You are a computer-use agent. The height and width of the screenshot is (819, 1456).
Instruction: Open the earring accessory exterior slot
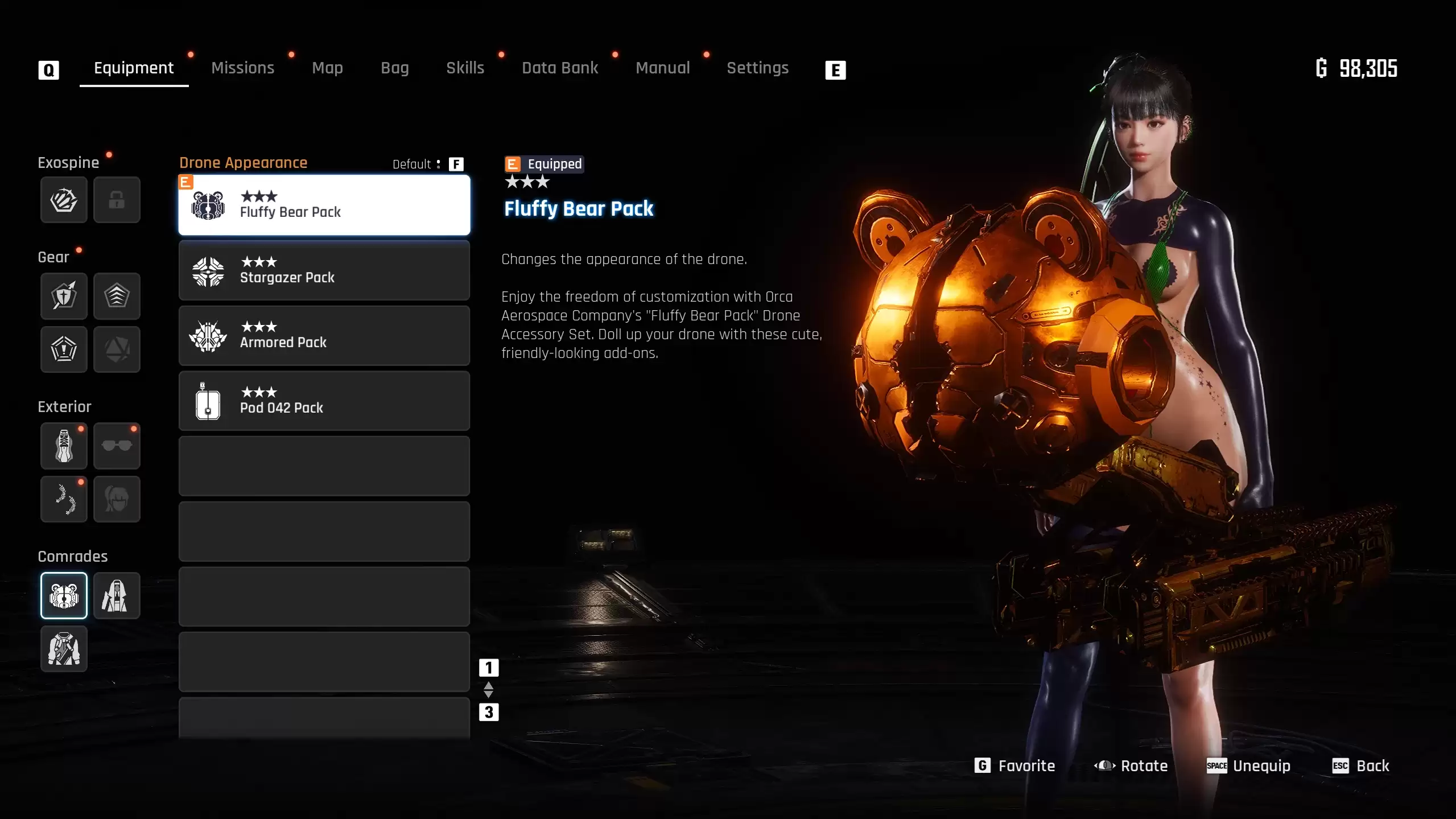[64, 499]
